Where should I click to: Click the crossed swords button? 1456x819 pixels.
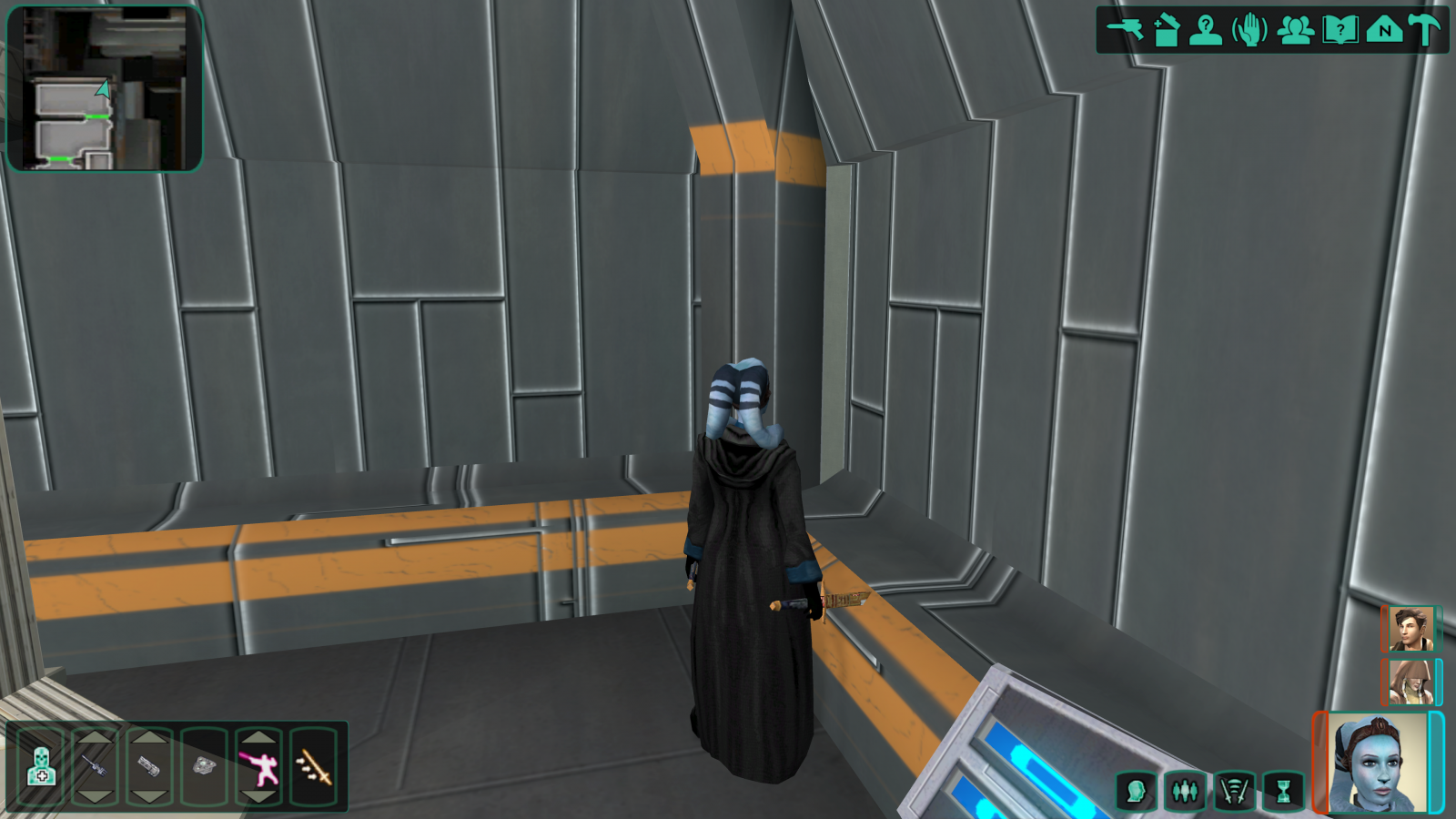click(1234, 791)
